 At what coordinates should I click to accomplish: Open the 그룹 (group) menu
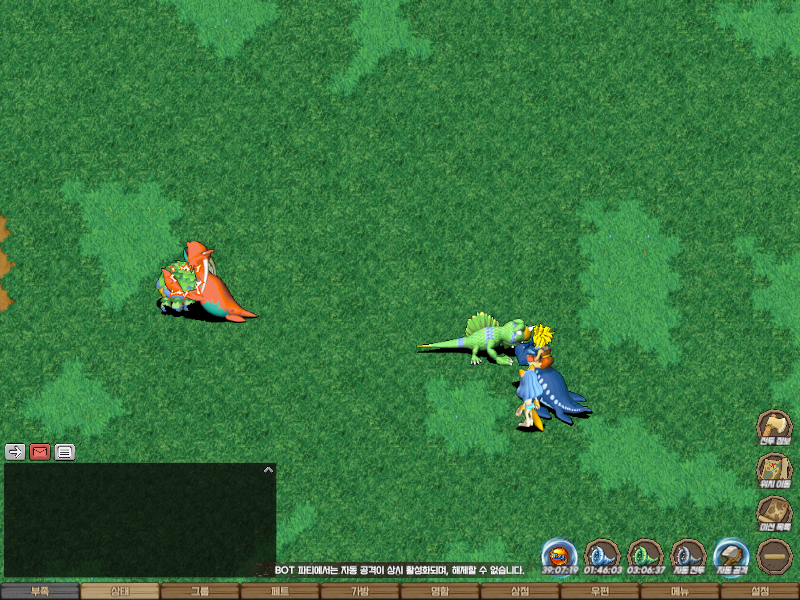[x=200, y=591]
